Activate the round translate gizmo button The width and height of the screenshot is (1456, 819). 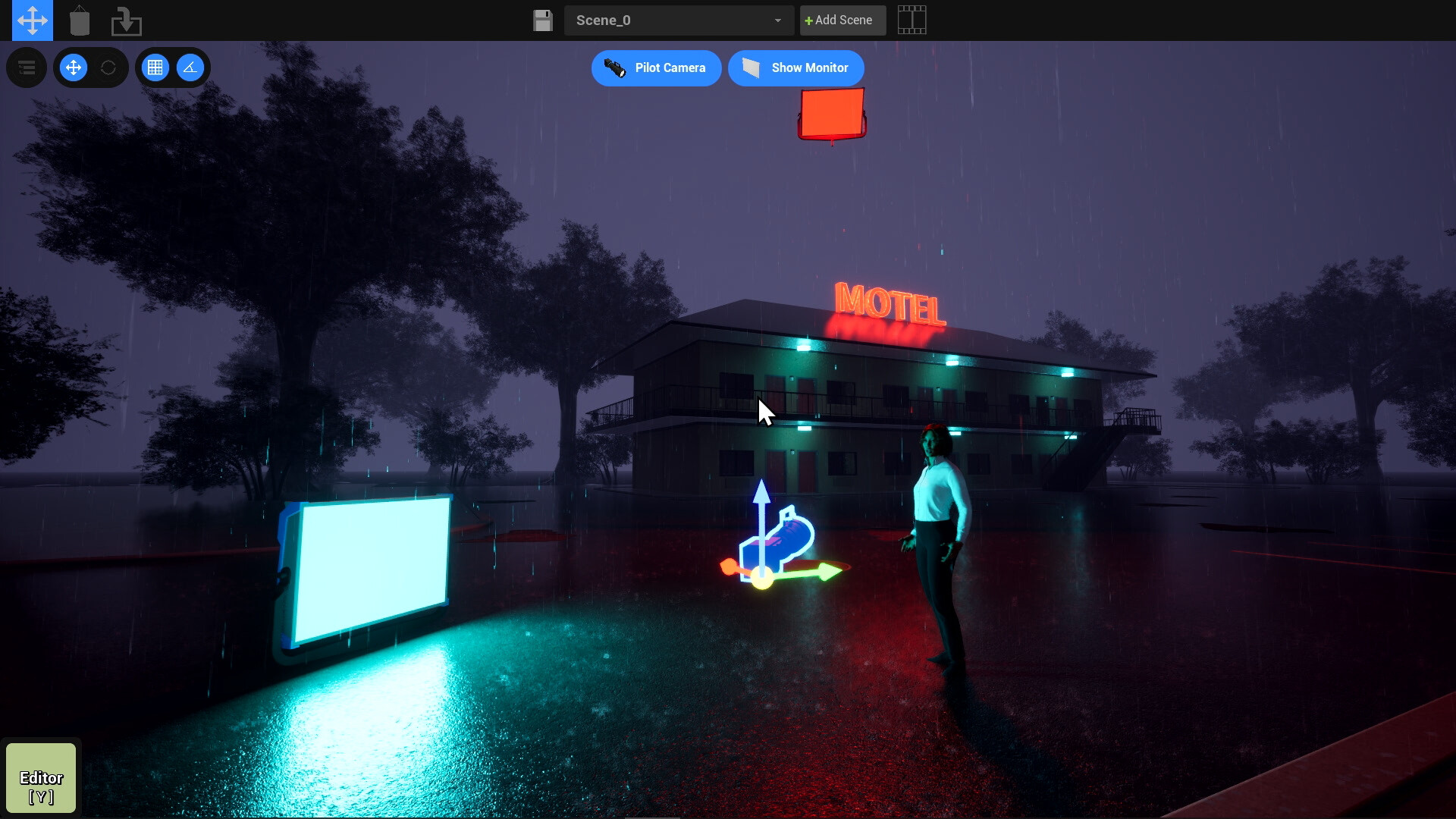[x=74, y=68]
